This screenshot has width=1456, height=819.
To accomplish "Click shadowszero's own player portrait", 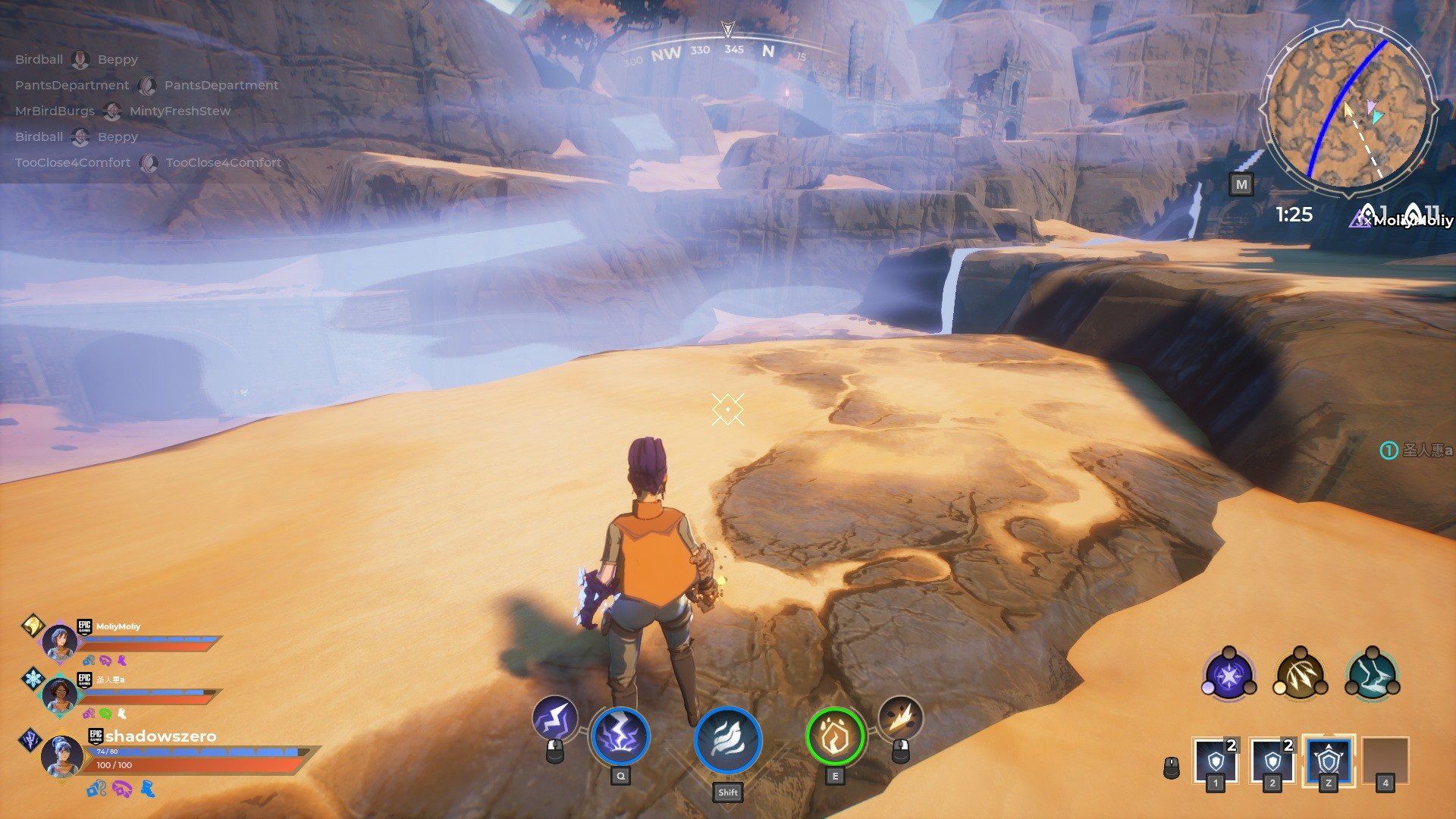I will [x=61, y=755].
